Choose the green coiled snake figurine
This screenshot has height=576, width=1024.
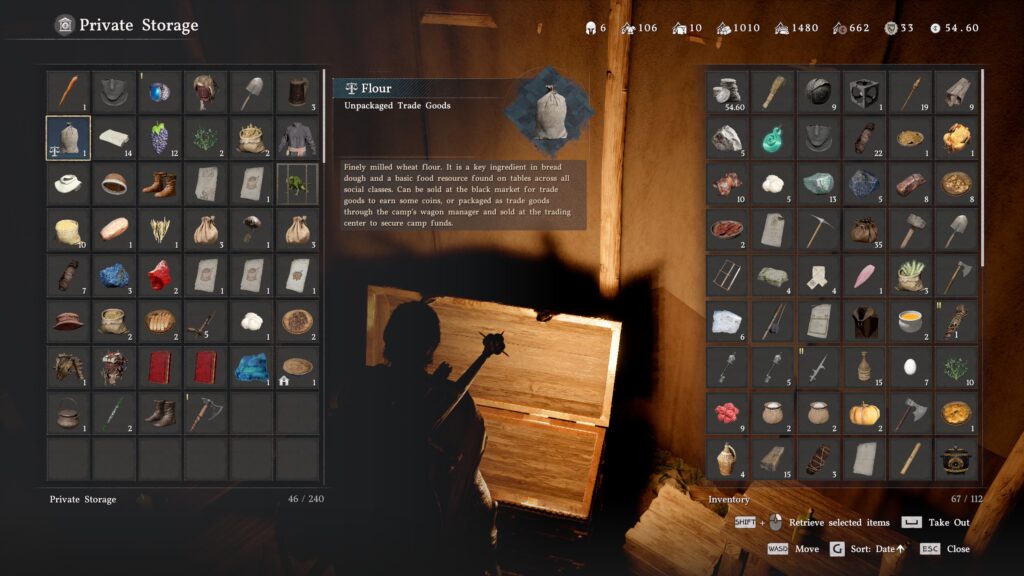click(773, 138)
